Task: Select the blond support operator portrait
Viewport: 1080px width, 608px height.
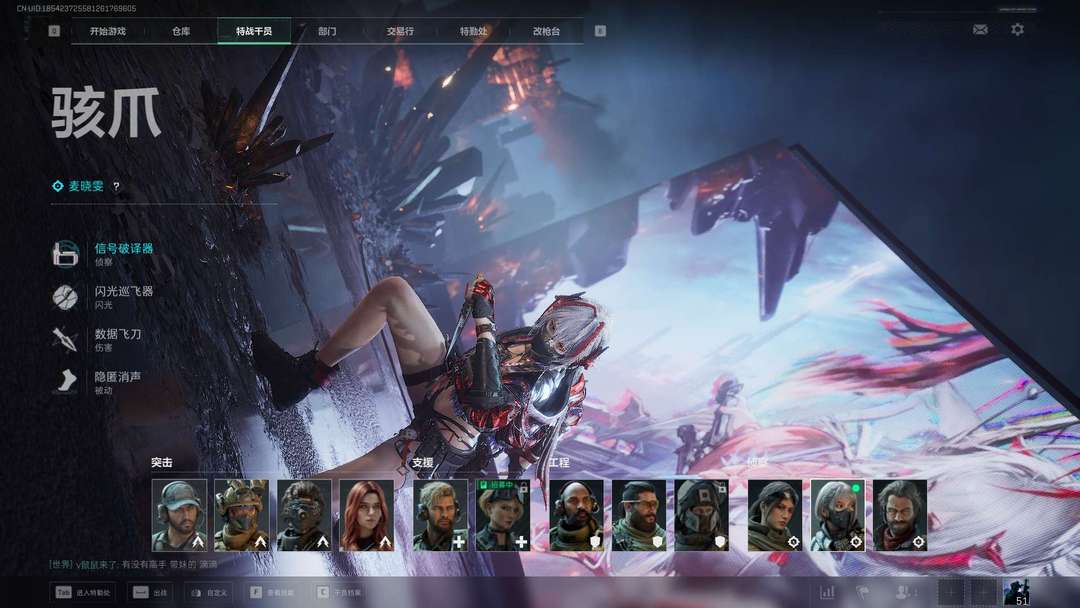Action: (x=440, y=515)
